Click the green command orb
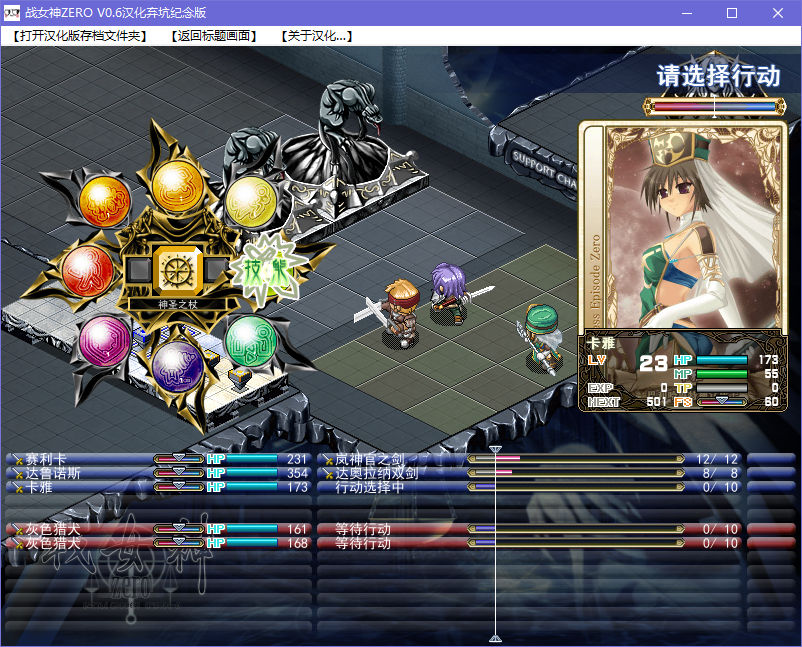 pos(250,340)
